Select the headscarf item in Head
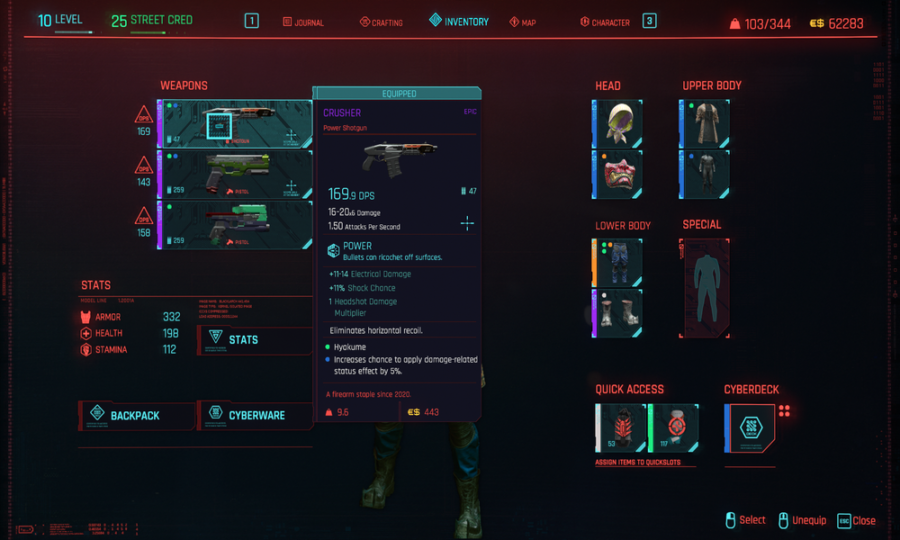This screenshot has width=900, height=540. tap(621, 124)
